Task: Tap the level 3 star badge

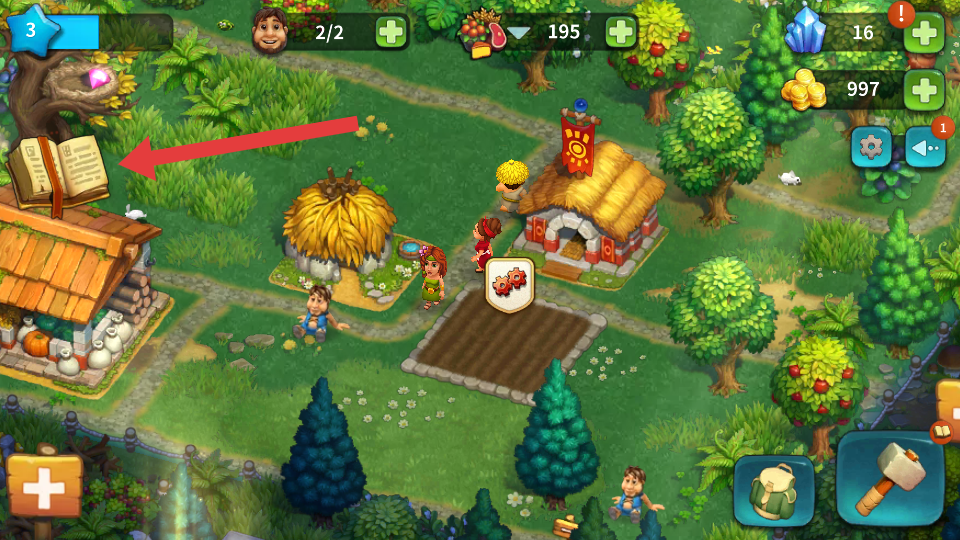Action: point(30,31)
